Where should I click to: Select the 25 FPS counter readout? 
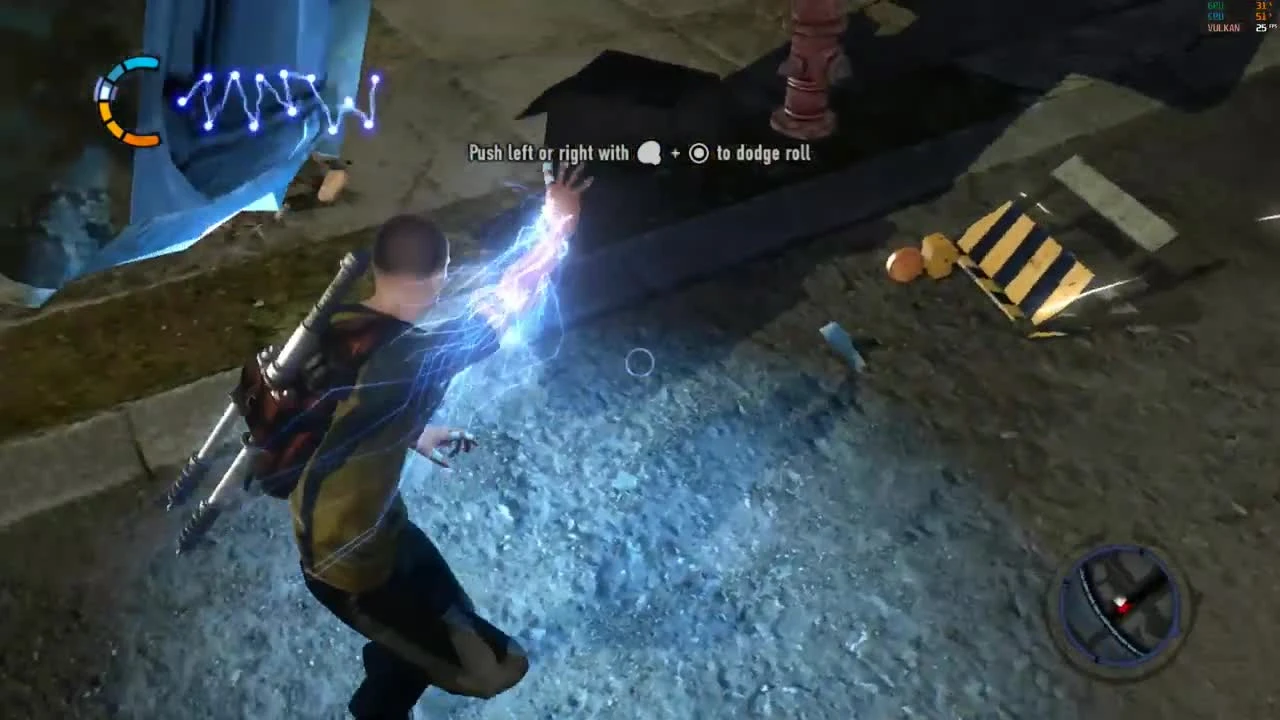click(1263, 28)
